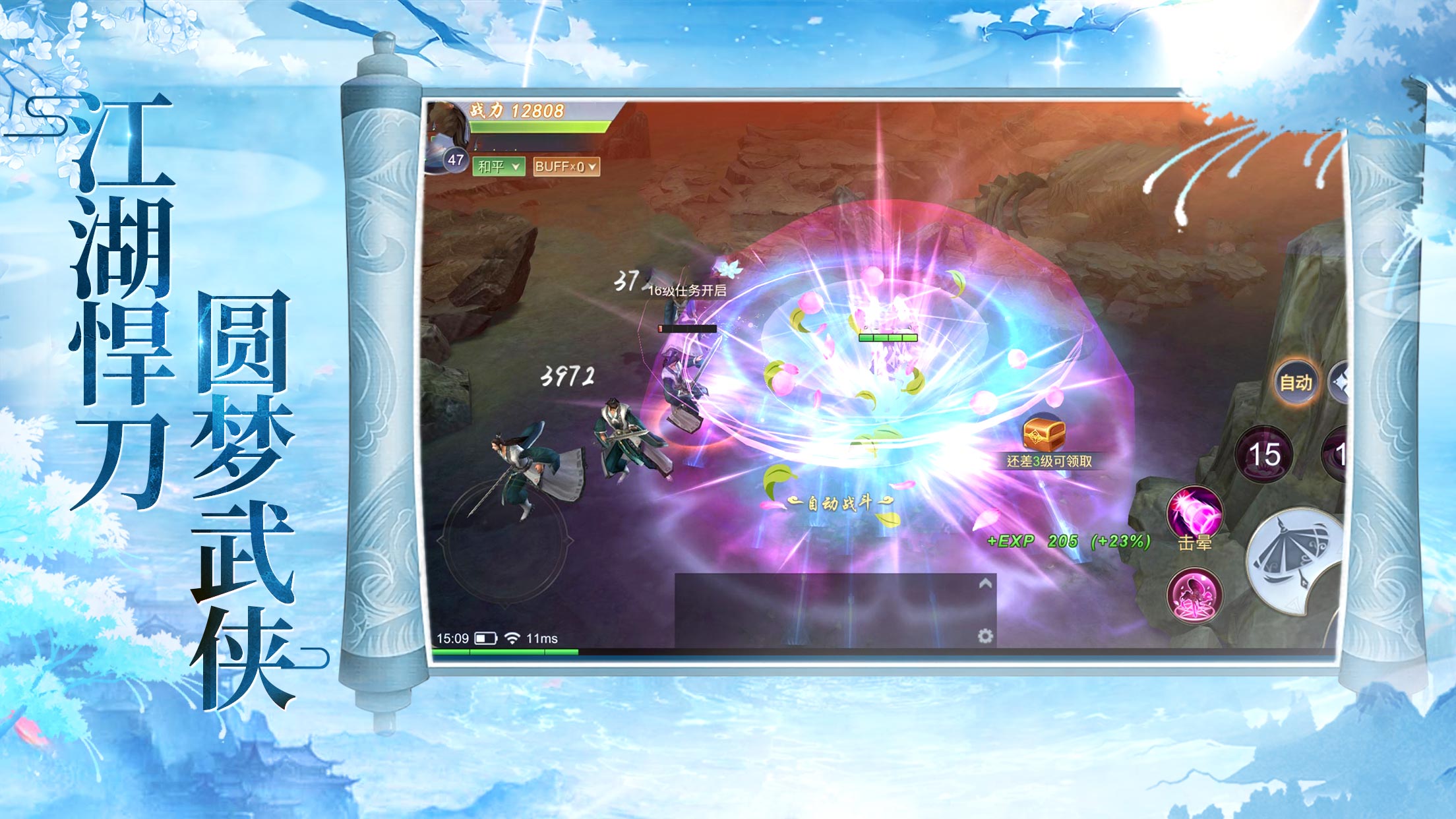
Task: Expand the chat panel with arrow
Action: coord(985,584)
